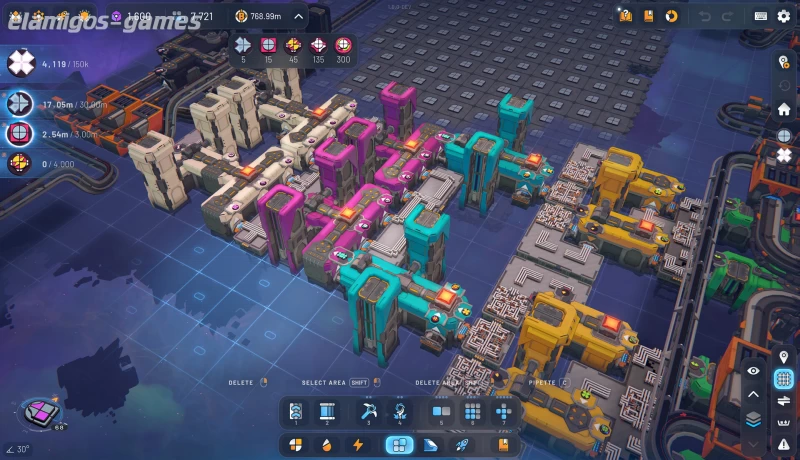
Task: Toggle the eye visibility button
Action: [754, 371]
